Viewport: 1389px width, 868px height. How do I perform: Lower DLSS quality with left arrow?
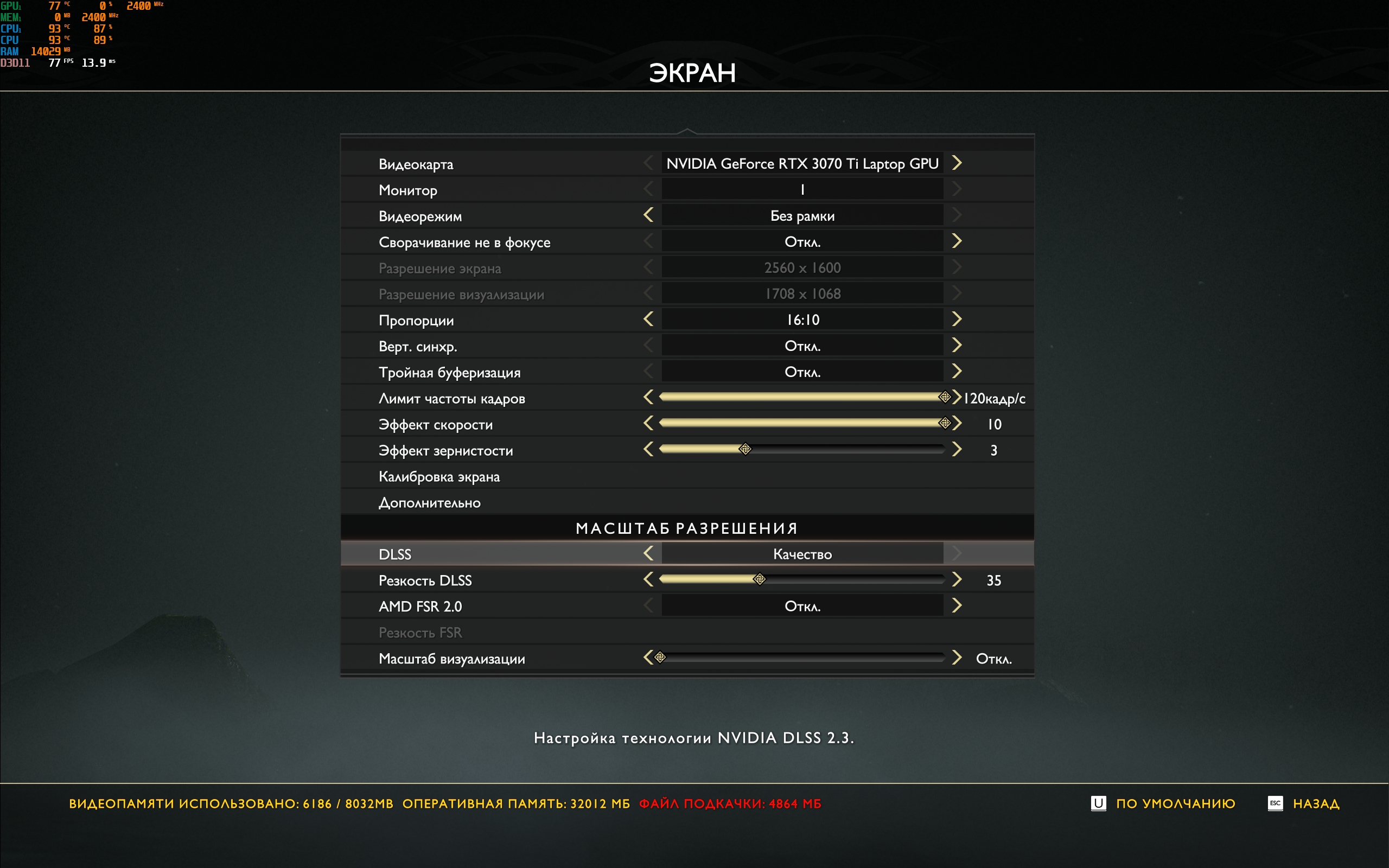pos(648,553)
